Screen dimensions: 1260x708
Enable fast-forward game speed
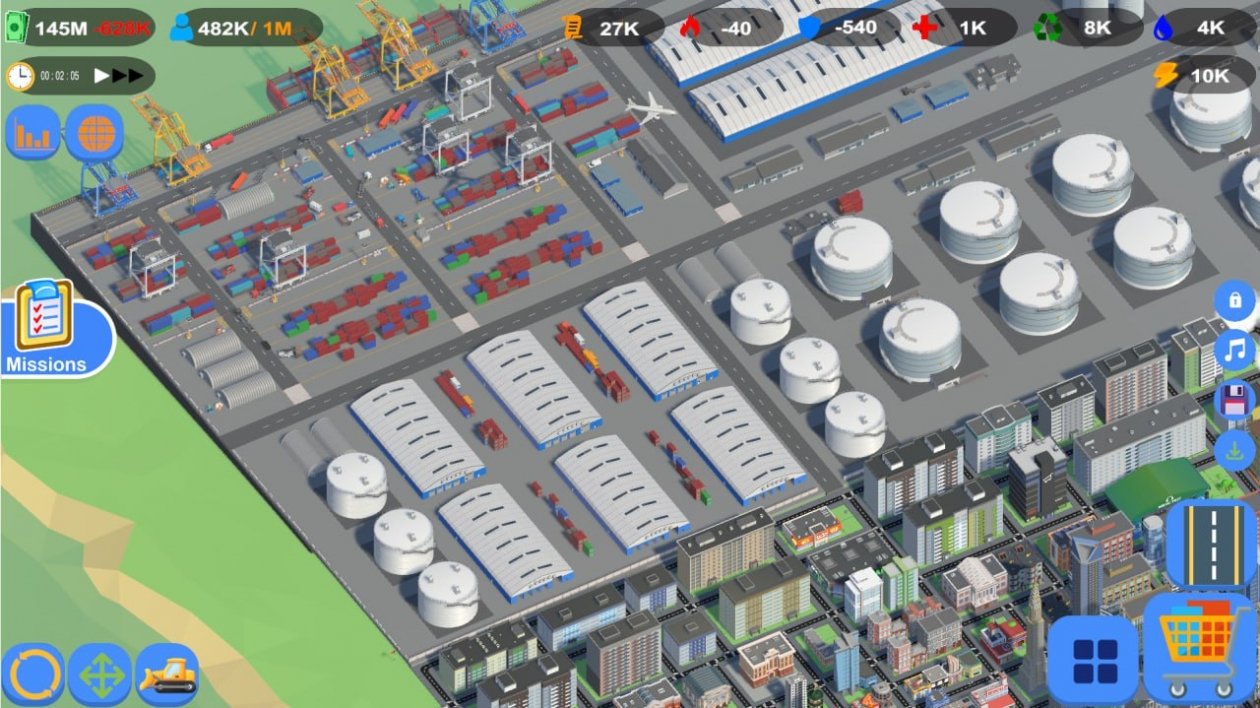click(128, 75)
